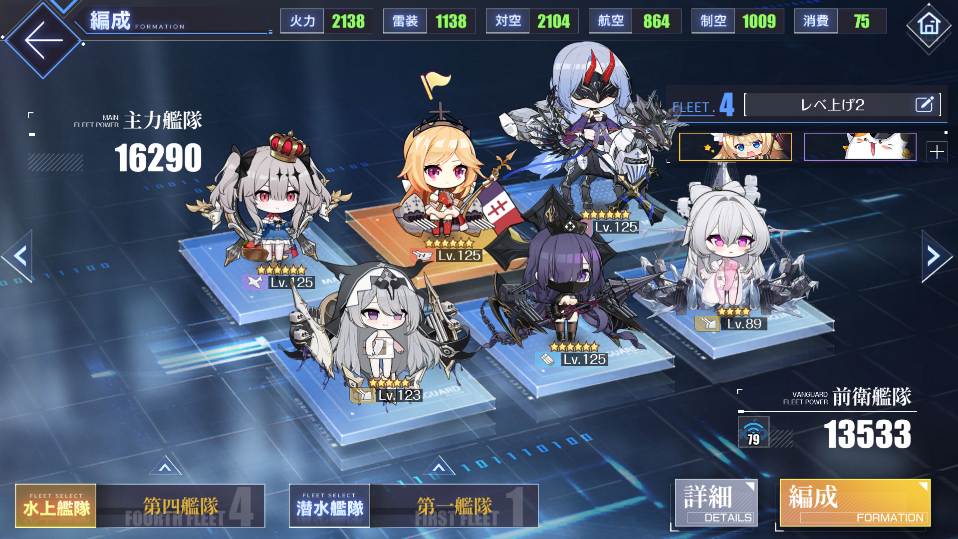
Task: Switch to the previous fleet with left arrow
Action: point(17,256)
